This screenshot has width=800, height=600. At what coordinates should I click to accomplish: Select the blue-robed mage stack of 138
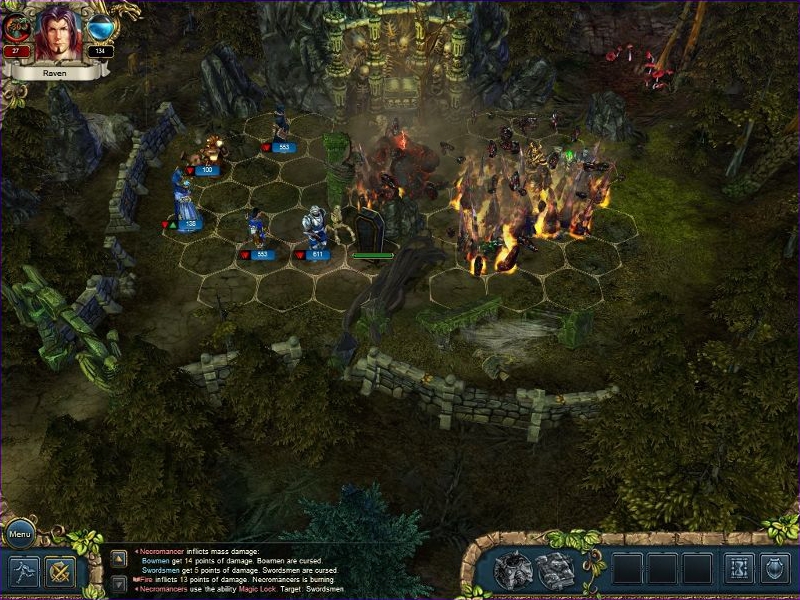pyautogui.click(x=184, y=198)
